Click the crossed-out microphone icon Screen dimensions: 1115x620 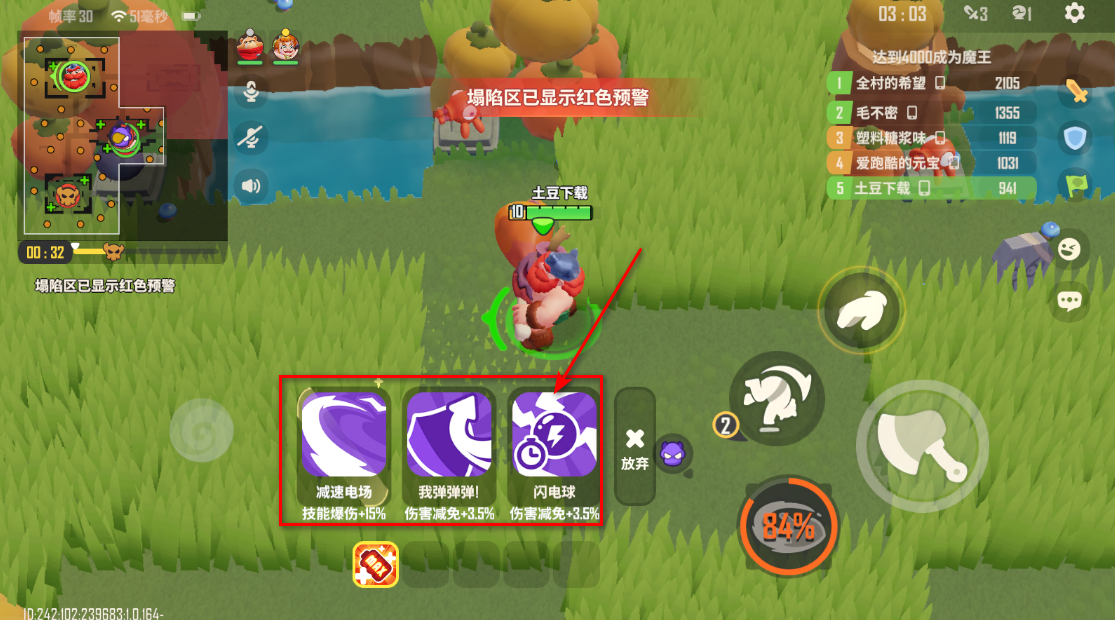click(x=250, y=138)
